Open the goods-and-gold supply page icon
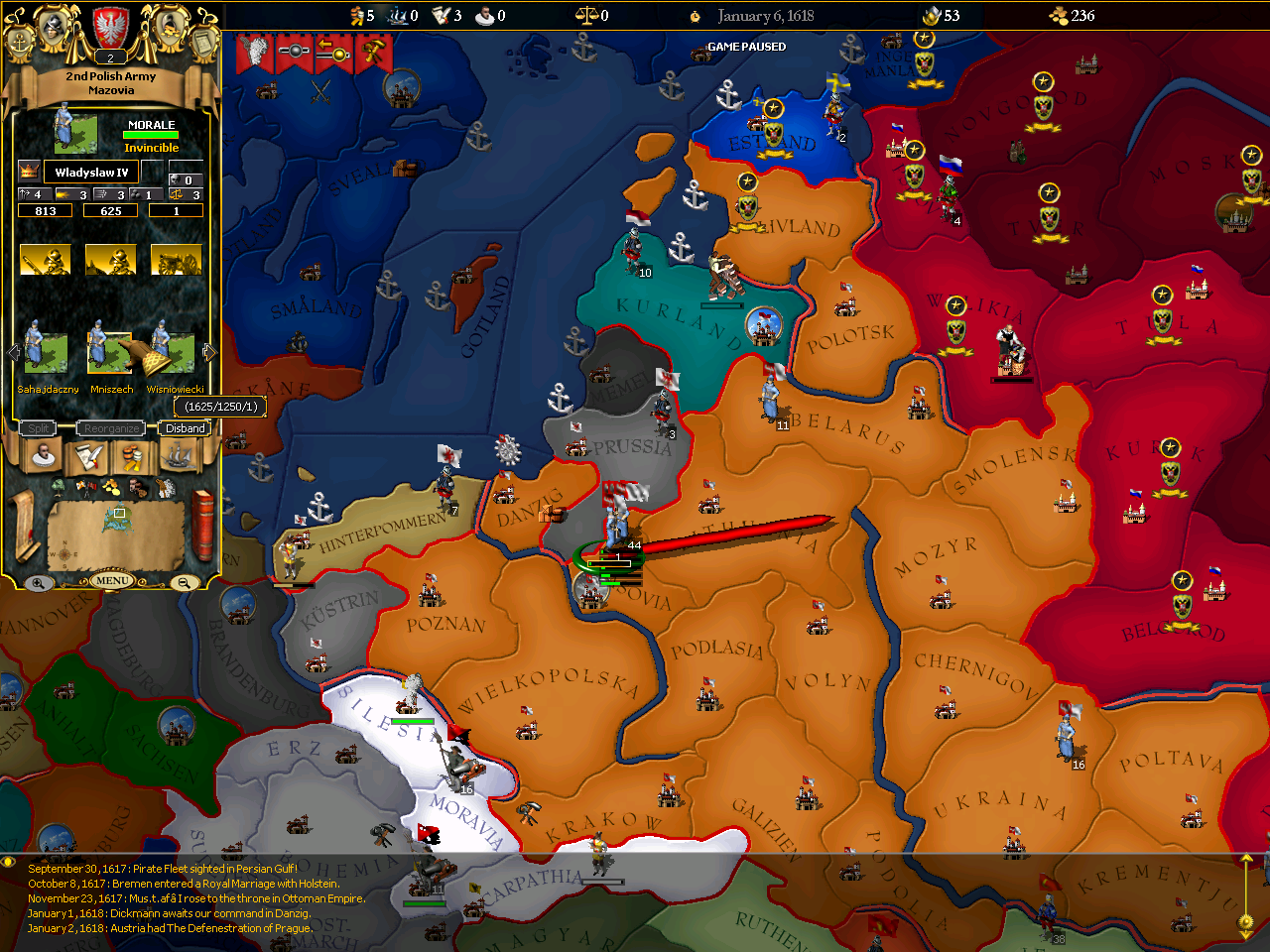The image size is (1270, 952). [x=130, y=456]
